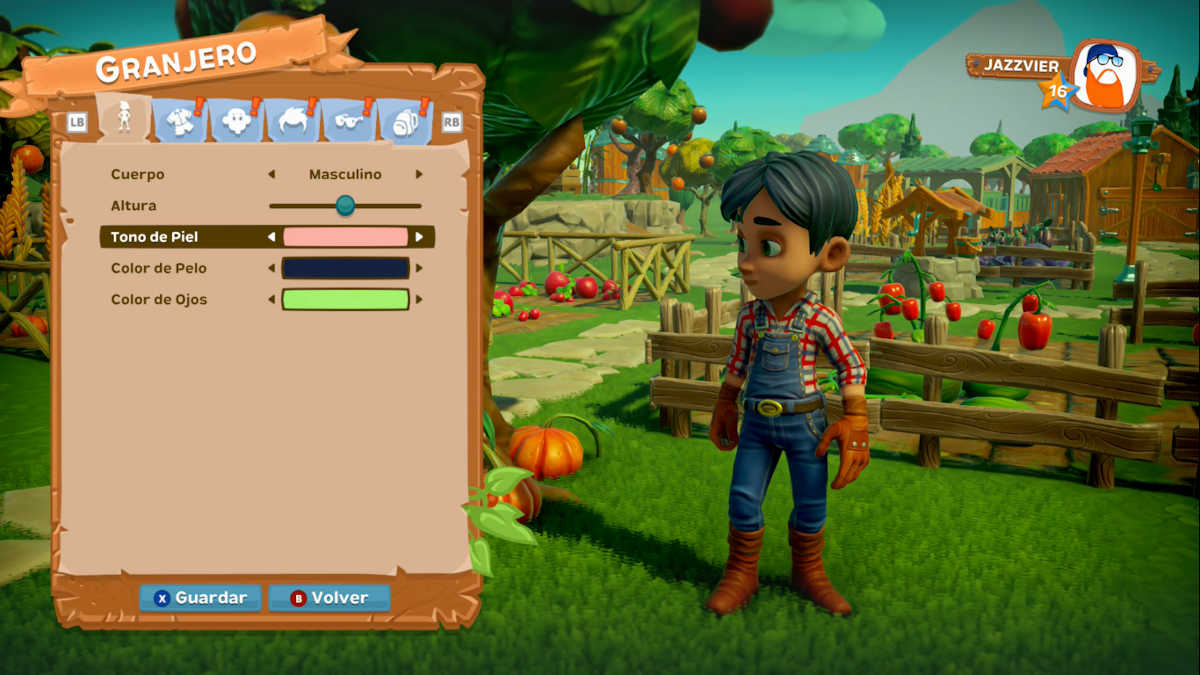The width and height of the screenshot is (1200, 675).
Task: Select the body figure tab
Action: [125, 120]
